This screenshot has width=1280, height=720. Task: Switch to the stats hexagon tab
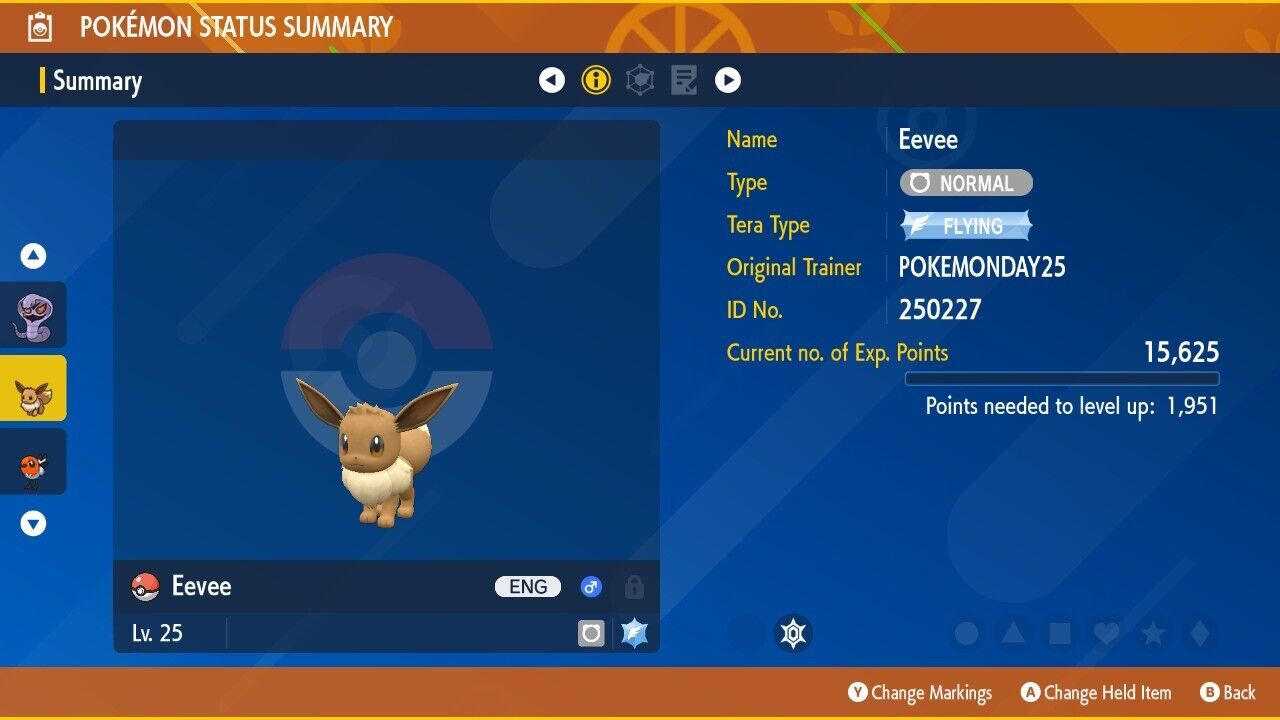640,80
